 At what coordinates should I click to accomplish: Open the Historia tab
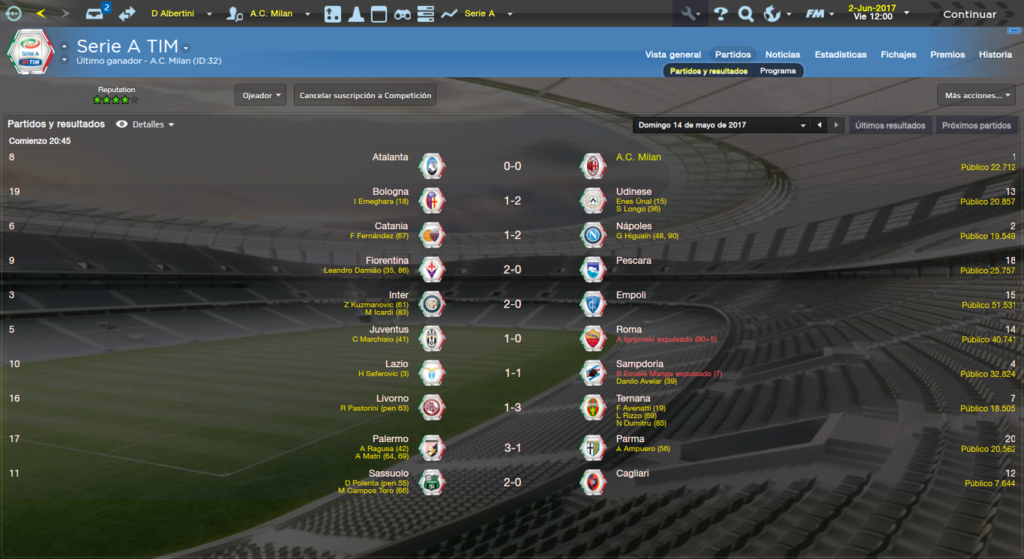(x=995, y=54)
